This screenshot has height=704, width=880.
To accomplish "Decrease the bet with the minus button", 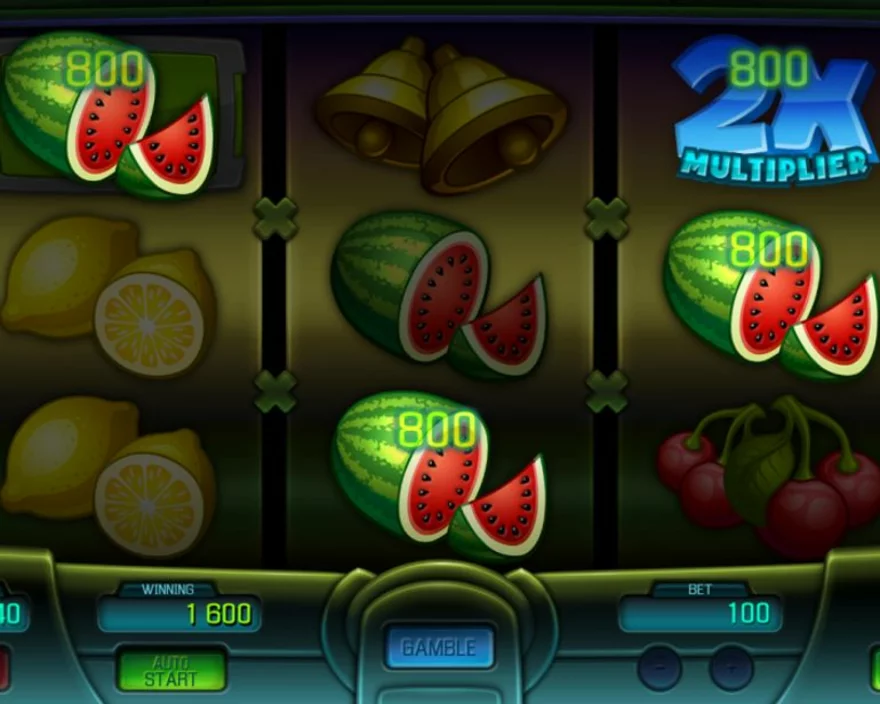I will click(660, 666).
